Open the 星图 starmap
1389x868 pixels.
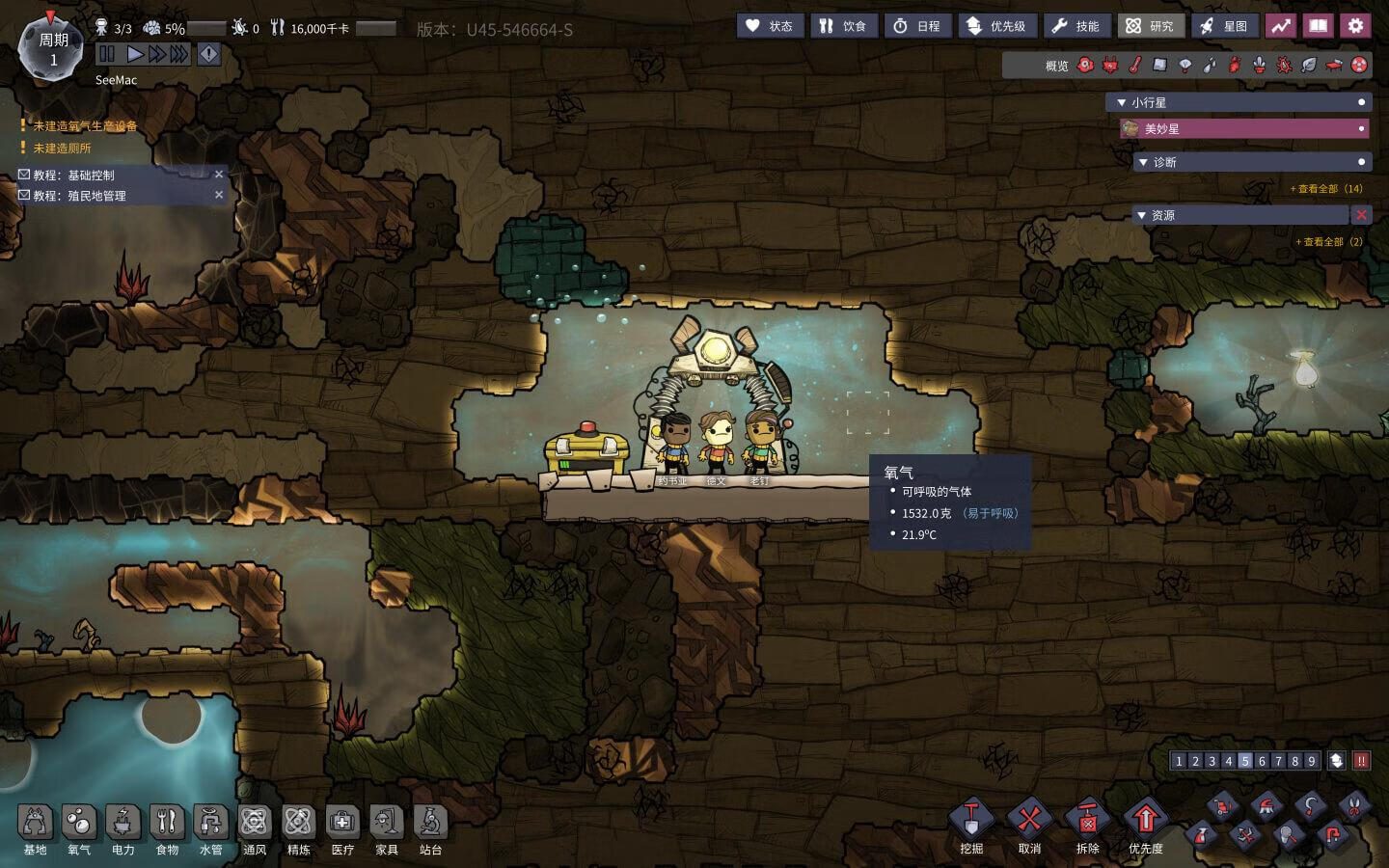(1224, 26)
